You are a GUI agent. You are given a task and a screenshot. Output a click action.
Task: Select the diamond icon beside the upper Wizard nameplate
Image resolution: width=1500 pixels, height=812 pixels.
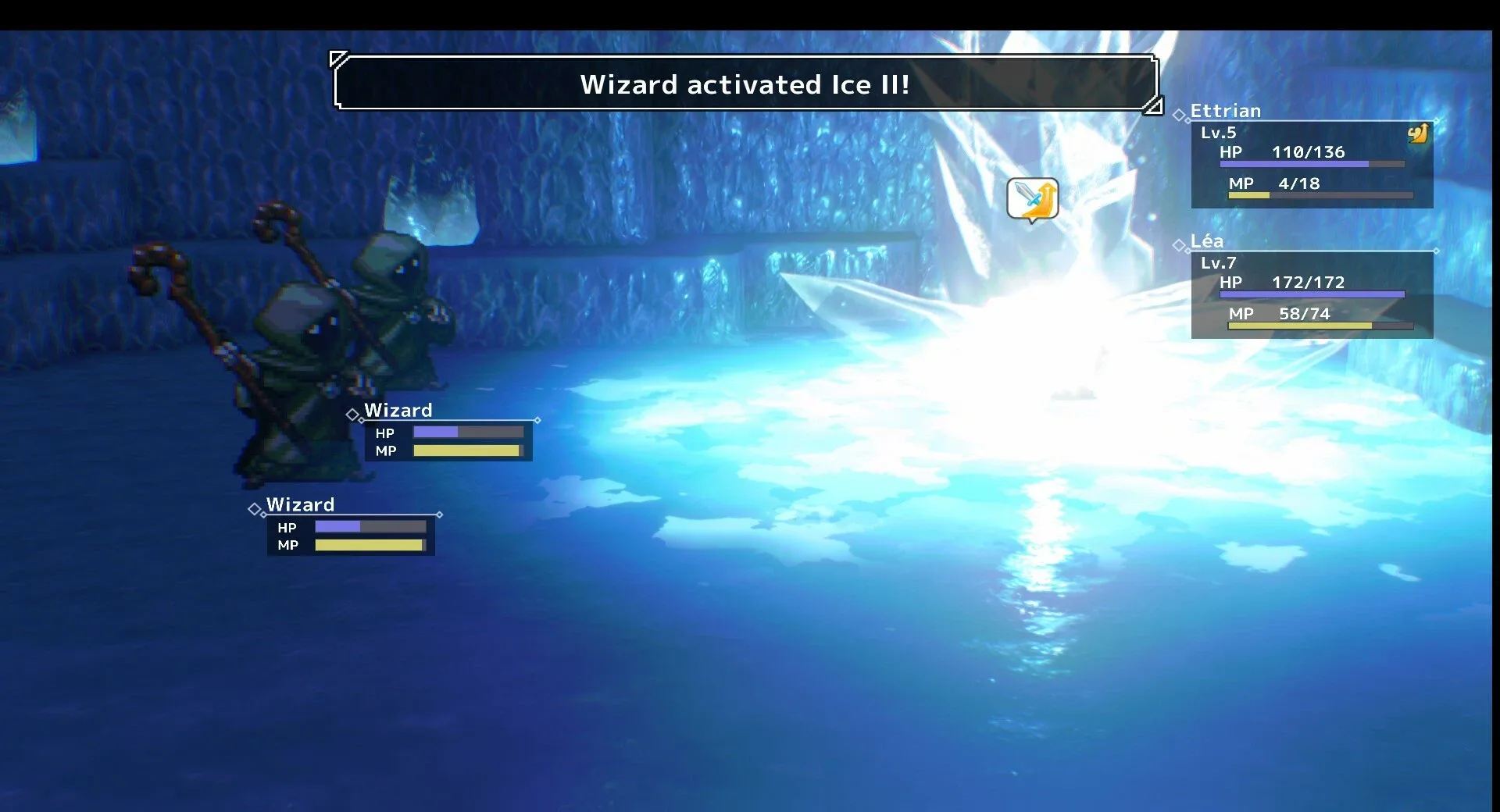pyautogui.click(x=353, y=414)
